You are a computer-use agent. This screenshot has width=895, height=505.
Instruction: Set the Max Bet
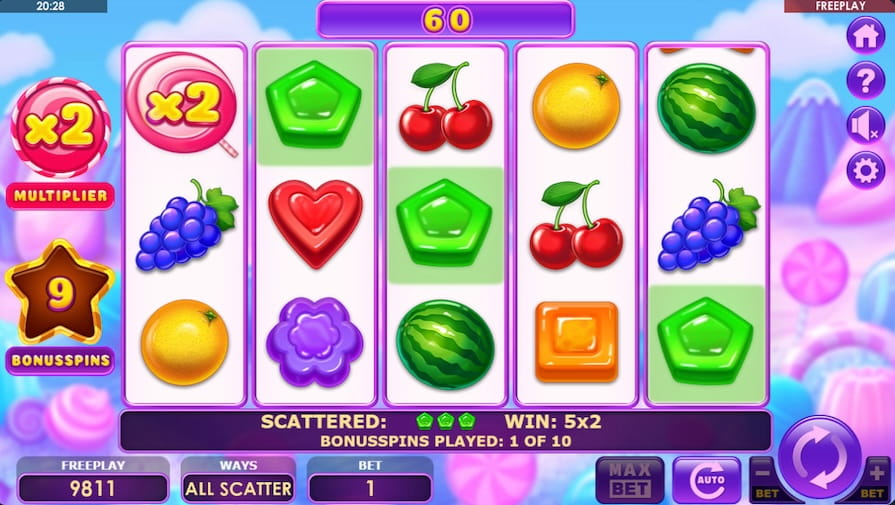click(x=630, y=480)
